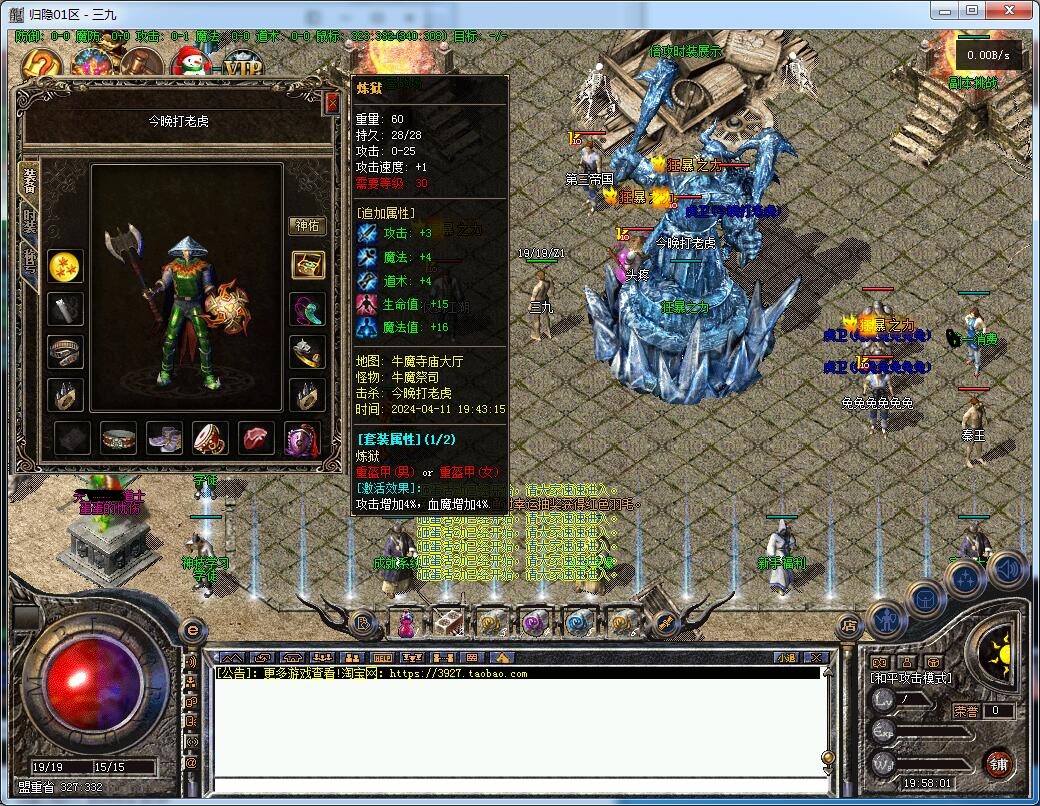Use the purple scroll in the hotbar
1040x806 pixels.
(x=535, y=623)
